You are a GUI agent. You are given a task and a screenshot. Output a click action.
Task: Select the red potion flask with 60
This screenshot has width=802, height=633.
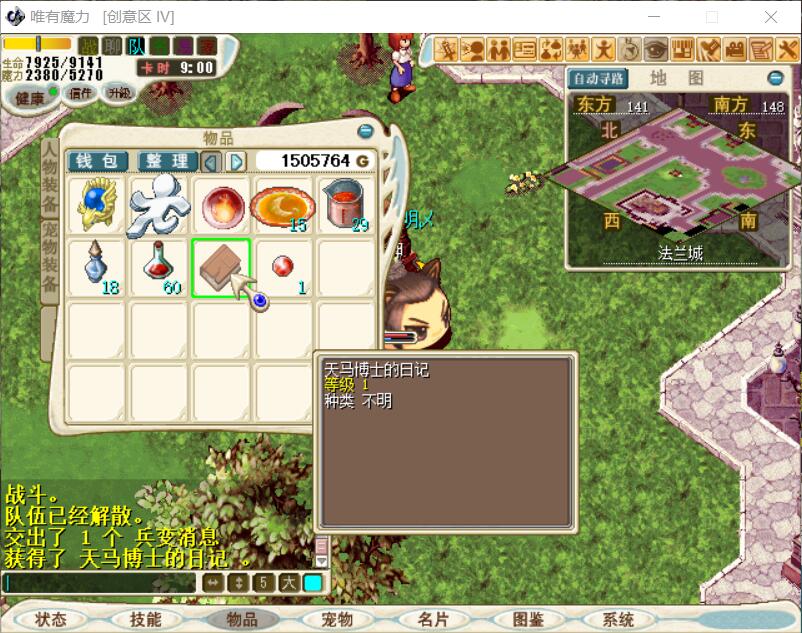pyautogui.click(x=158, y=267)
